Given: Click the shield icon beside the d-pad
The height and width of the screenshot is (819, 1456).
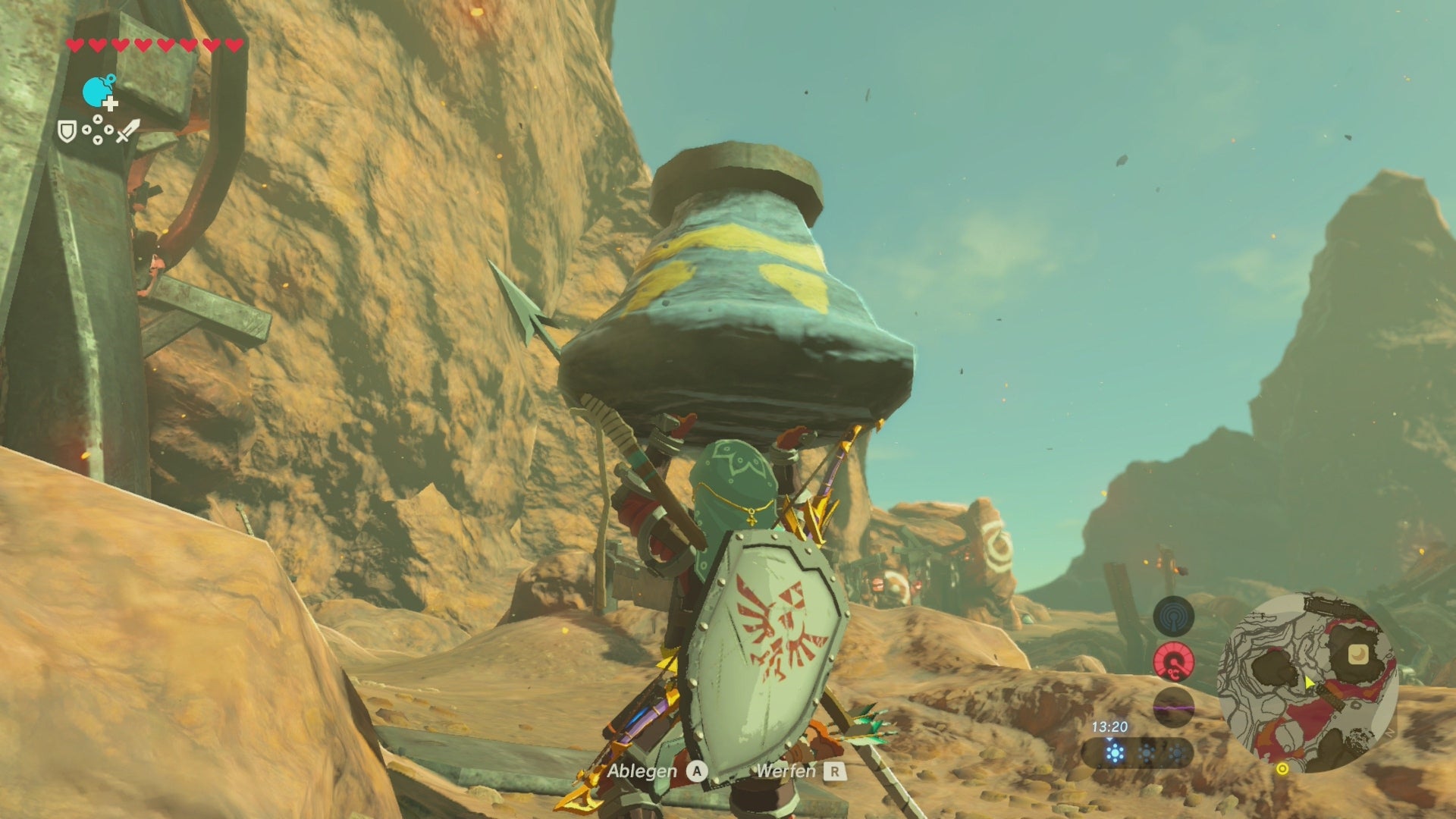Looking at the screenshot, I should tap(69, 131).
